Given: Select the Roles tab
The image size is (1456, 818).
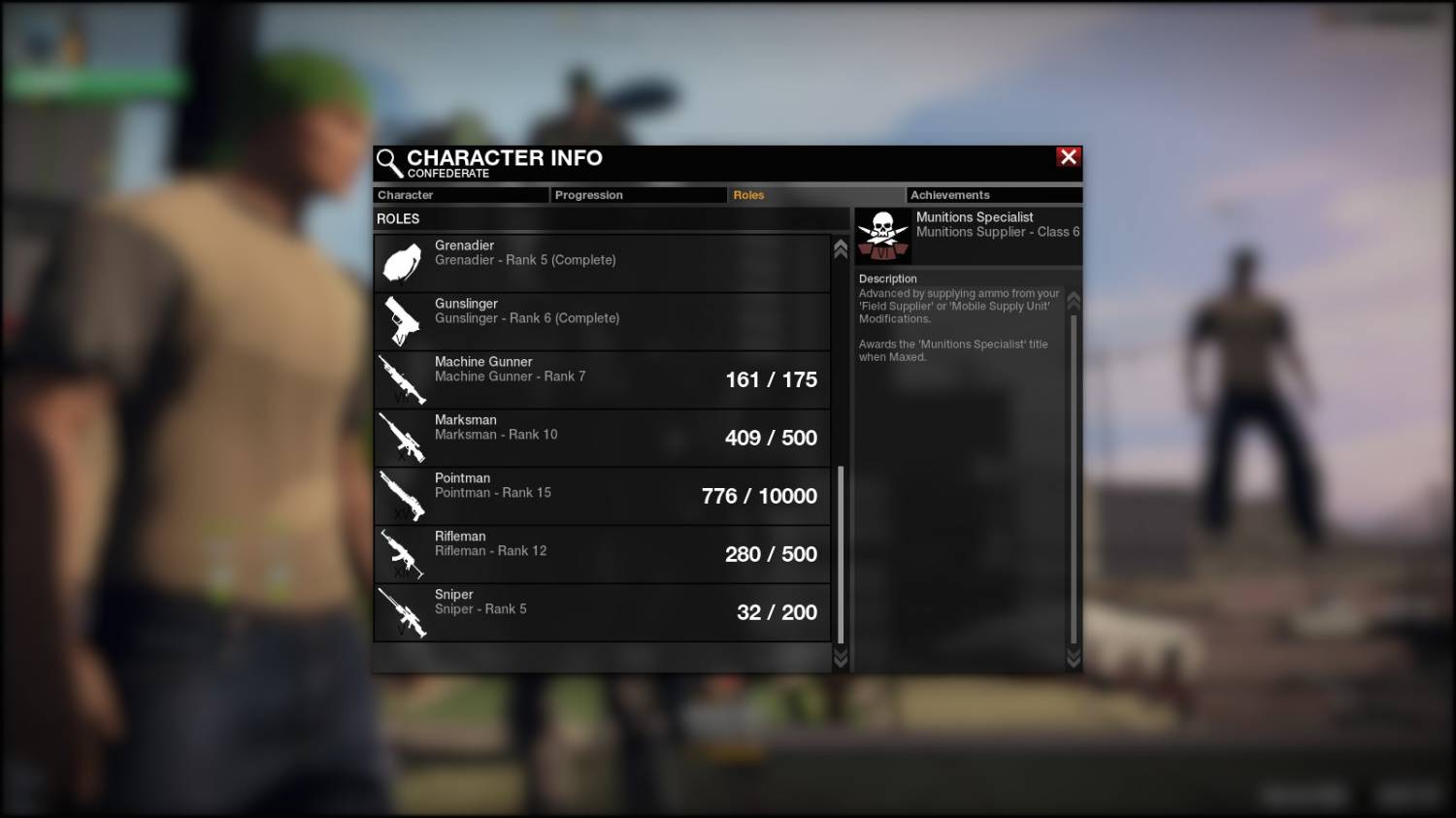Looking at the screenshot, I should tap(815, 195).
